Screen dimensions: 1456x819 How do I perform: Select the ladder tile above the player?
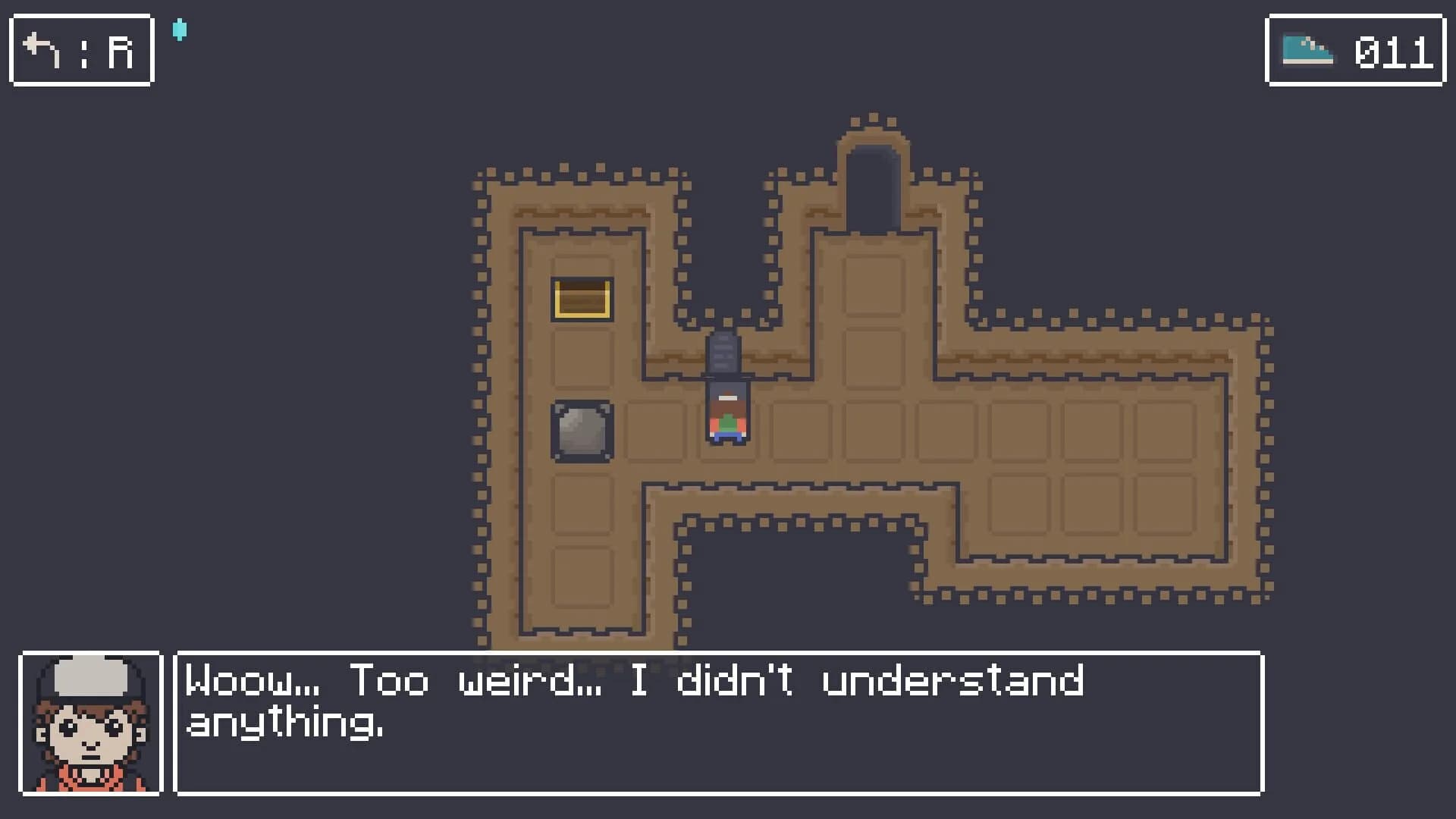tap(722, 353)
